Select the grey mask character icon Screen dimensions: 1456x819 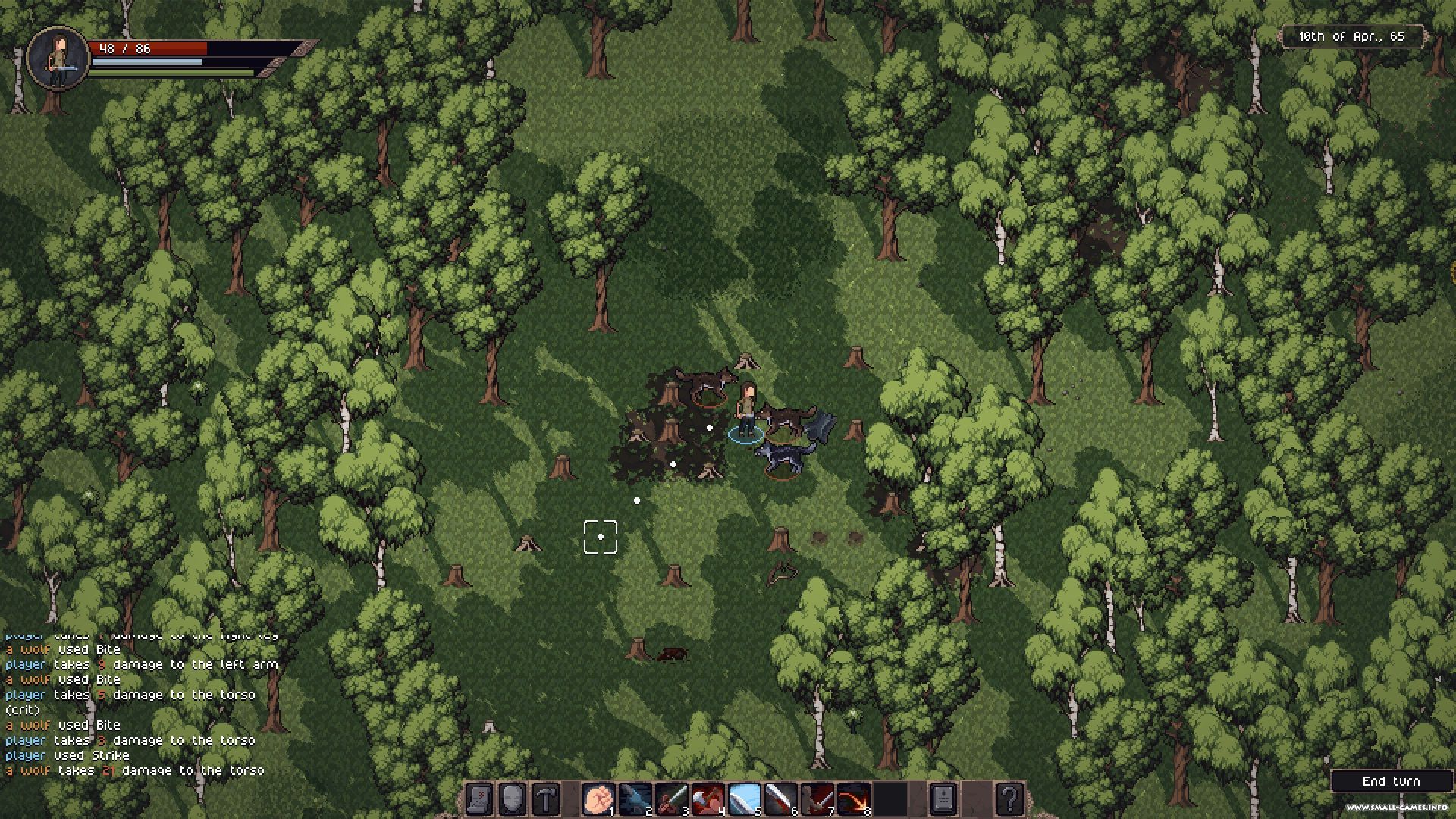click(513, 799)
